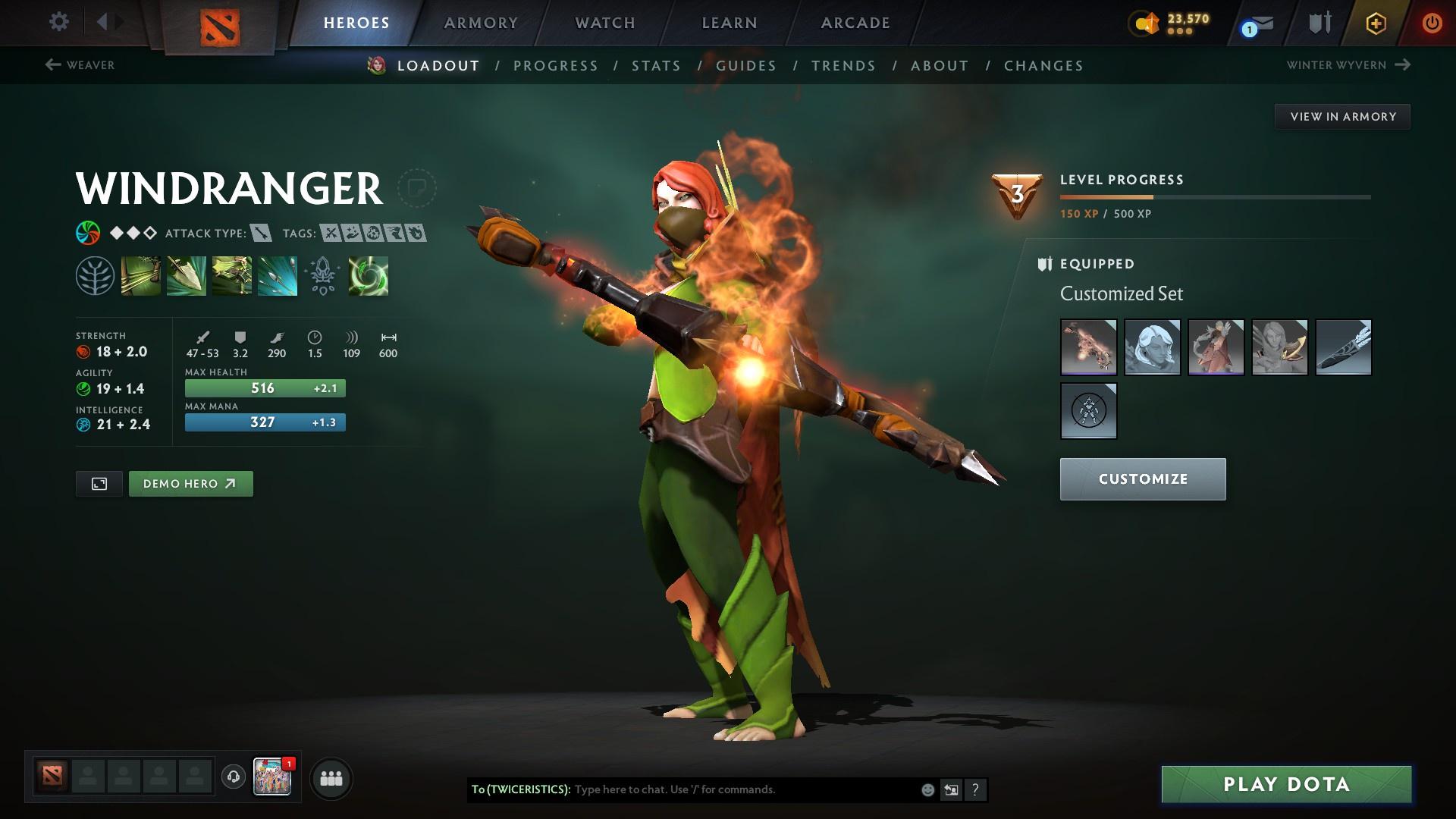
Task: Select the equipped weapon thumbnail
Action: coord(1089,347)
